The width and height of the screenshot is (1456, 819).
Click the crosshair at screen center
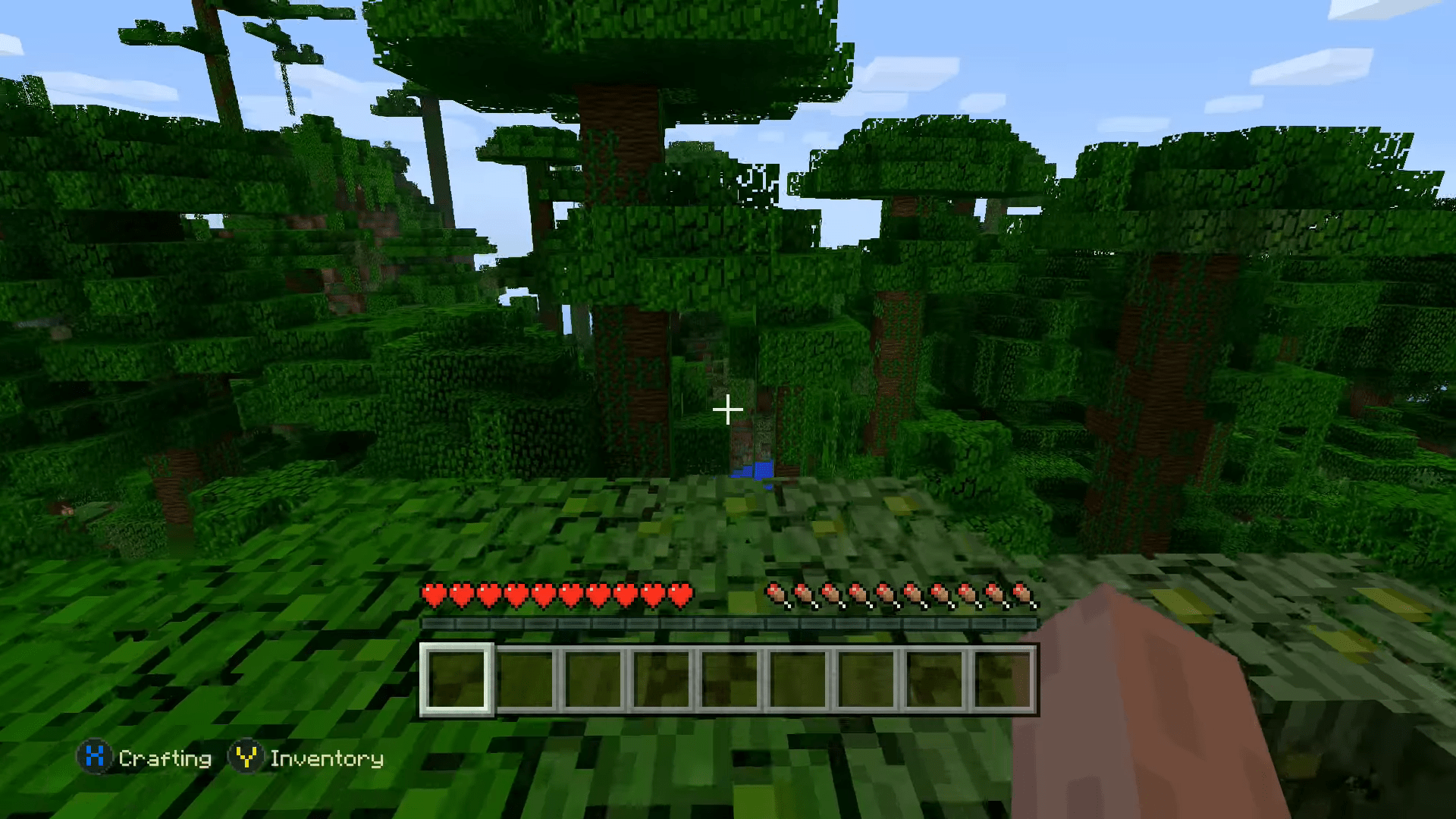[728, 409]
